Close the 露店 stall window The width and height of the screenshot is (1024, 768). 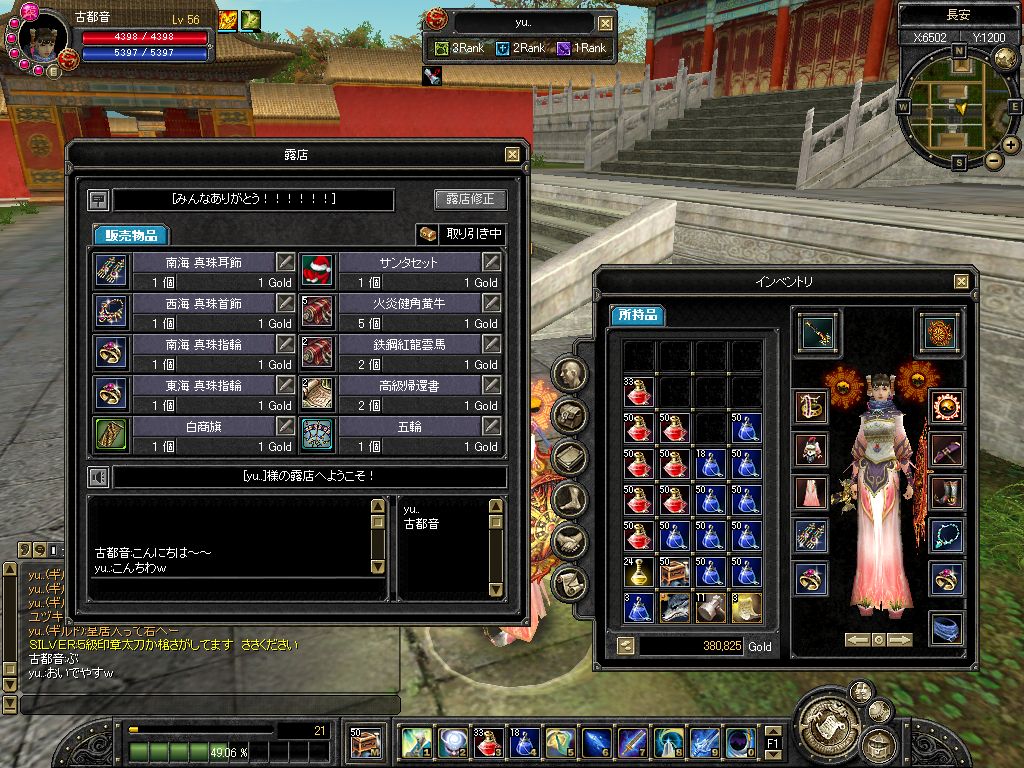[x=512, y=155]
